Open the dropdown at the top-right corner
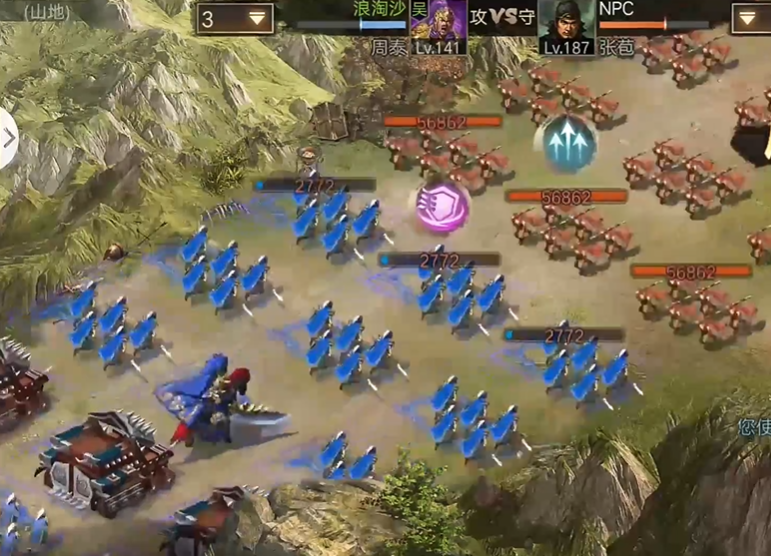The height and width of the screenshot is (556, 771). [750, 18]
